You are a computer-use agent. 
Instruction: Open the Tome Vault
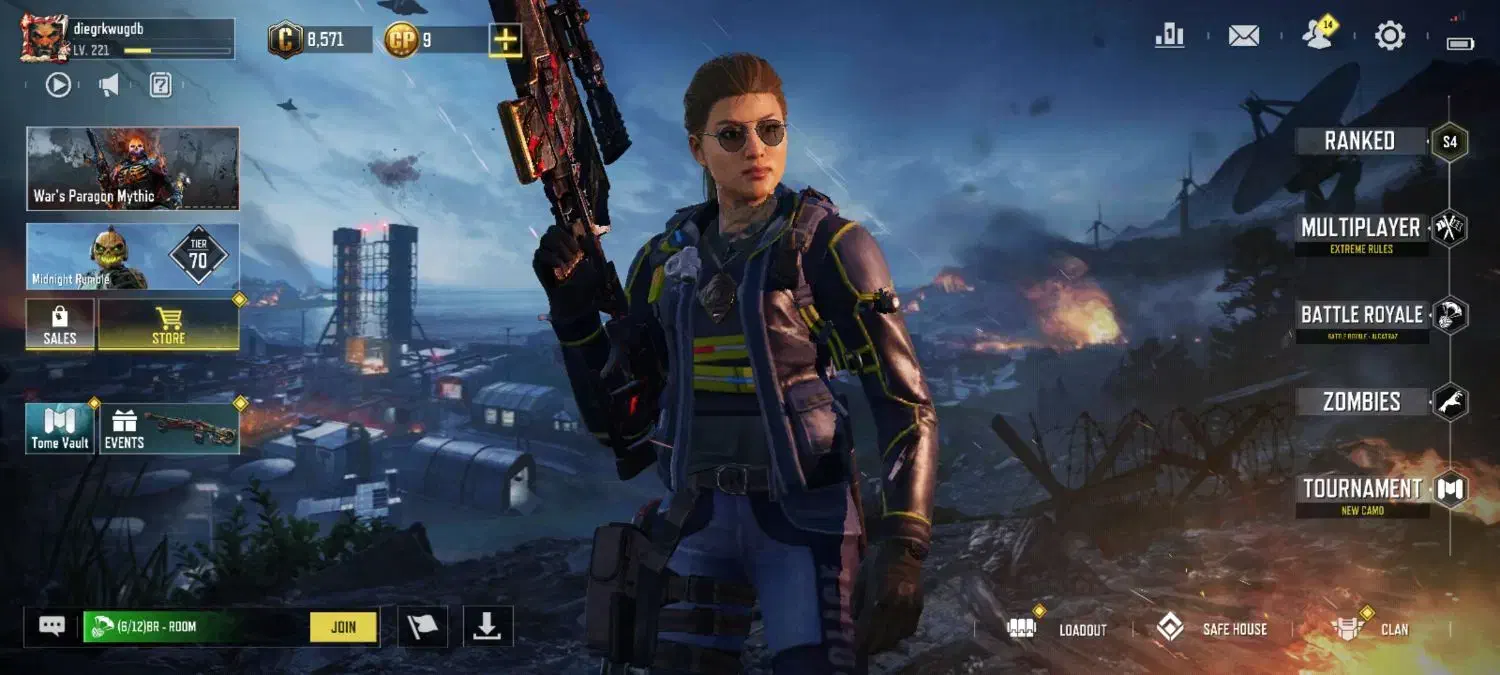coord(60,429)
